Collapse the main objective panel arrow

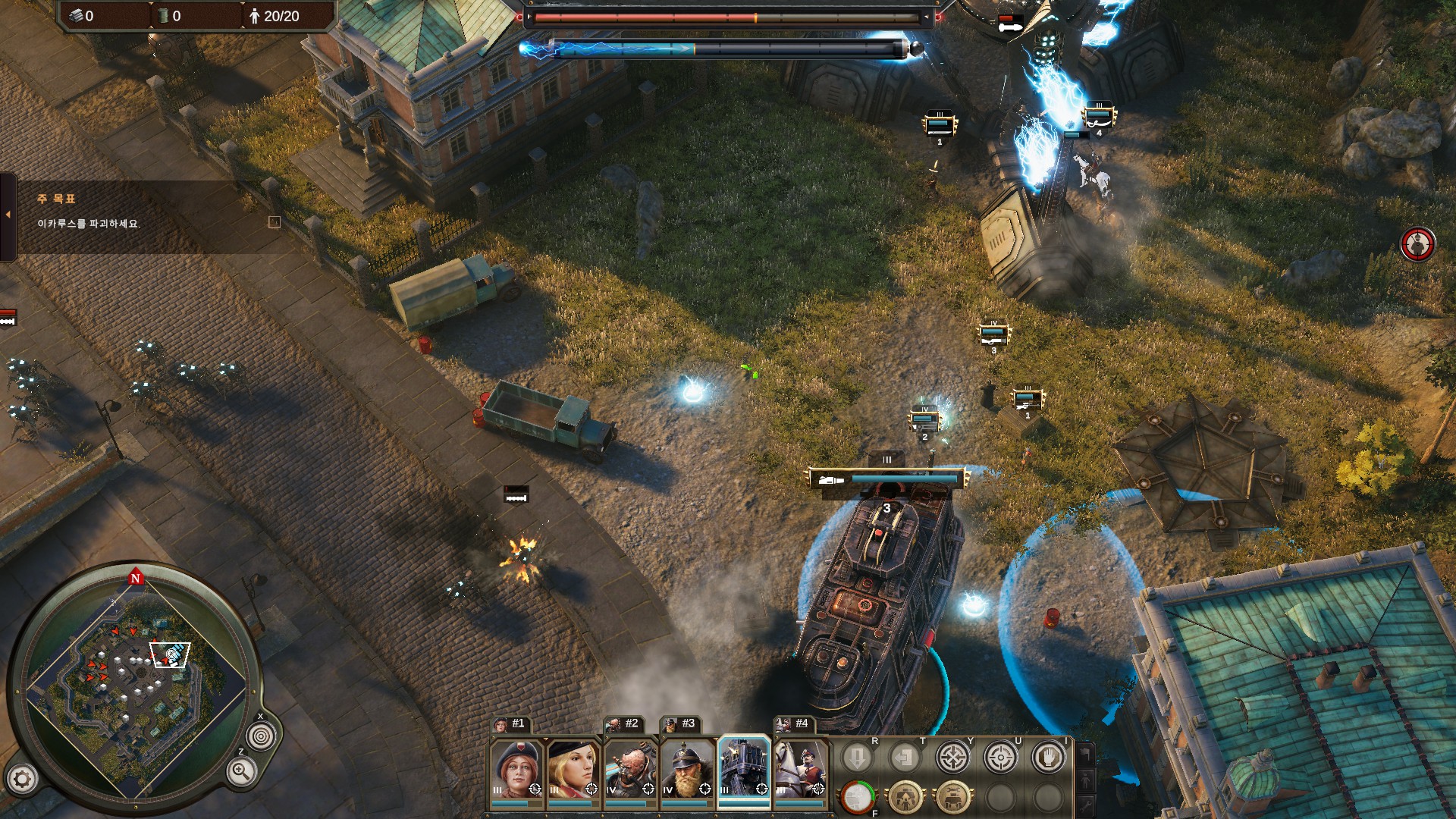coord(8,215)
